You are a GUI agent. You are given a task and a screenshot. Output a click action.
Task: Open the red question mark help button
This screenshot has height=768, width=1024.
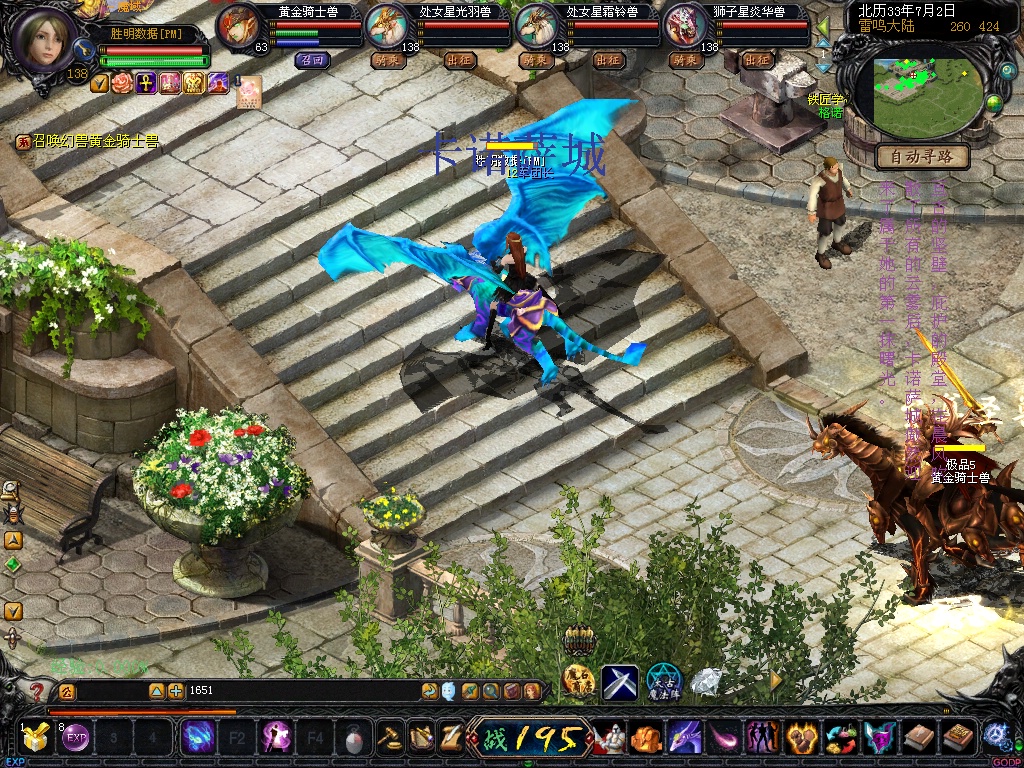click(x=37, y=691)
